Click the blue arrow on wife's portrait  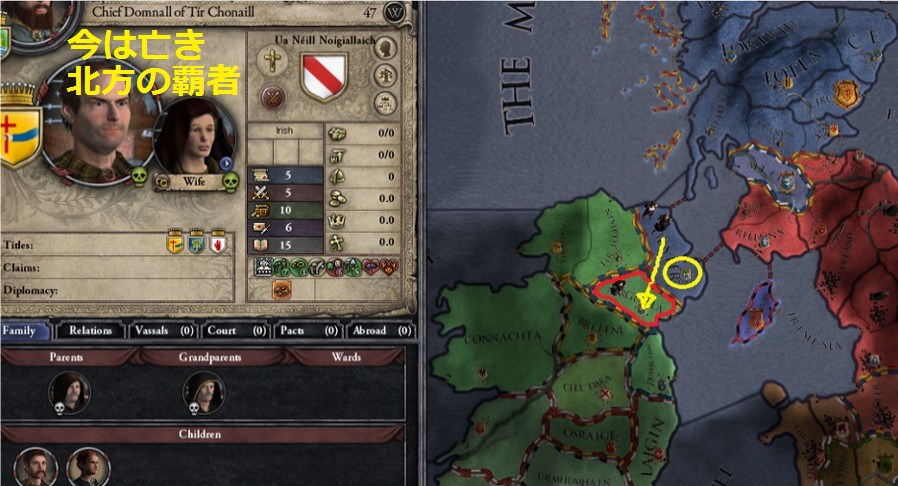pyautogui.click(x=226, y=162)
